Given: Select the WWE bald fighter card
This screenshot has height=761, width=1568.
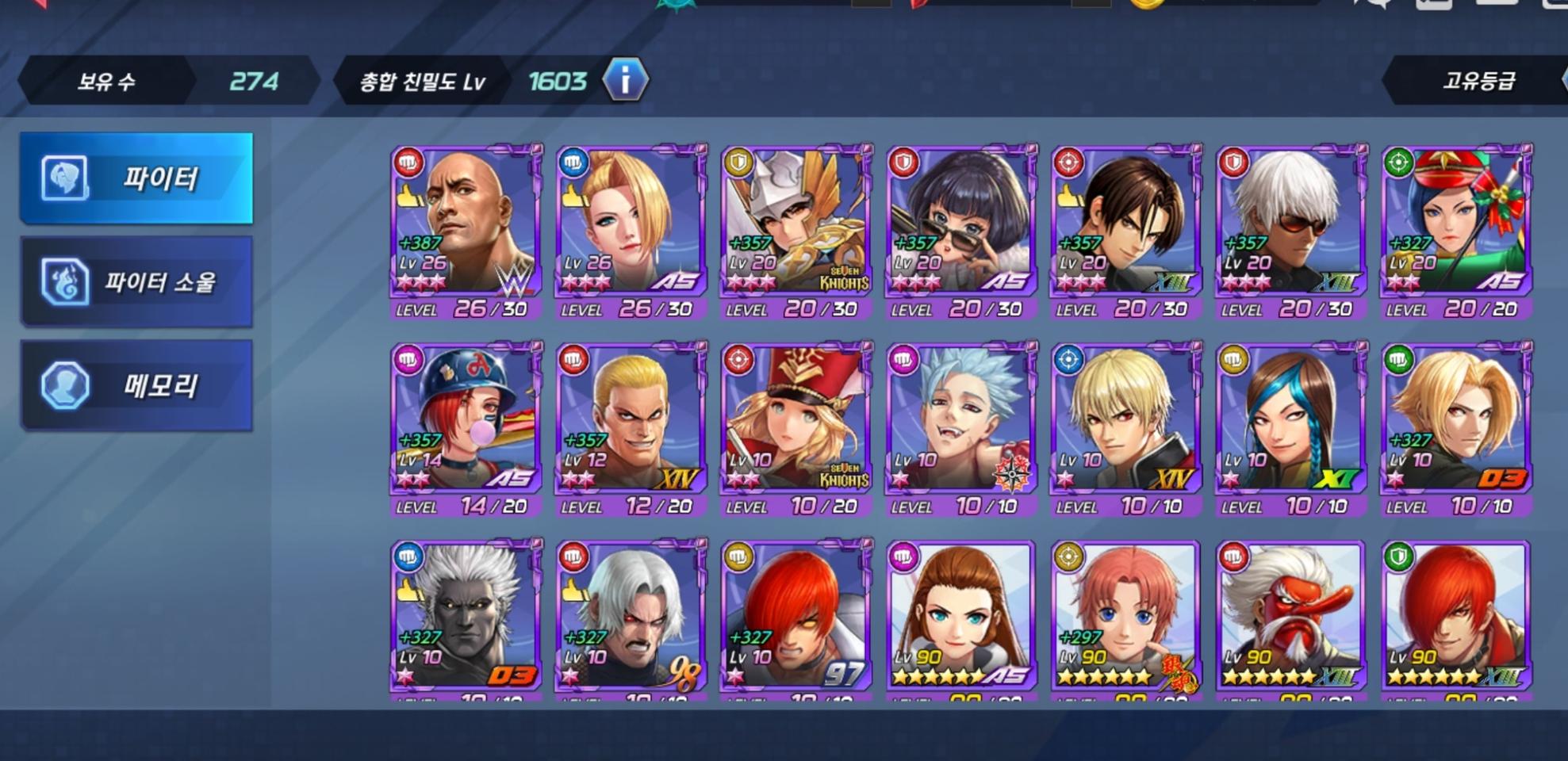Looking at the screenshot, I should 466,220.
